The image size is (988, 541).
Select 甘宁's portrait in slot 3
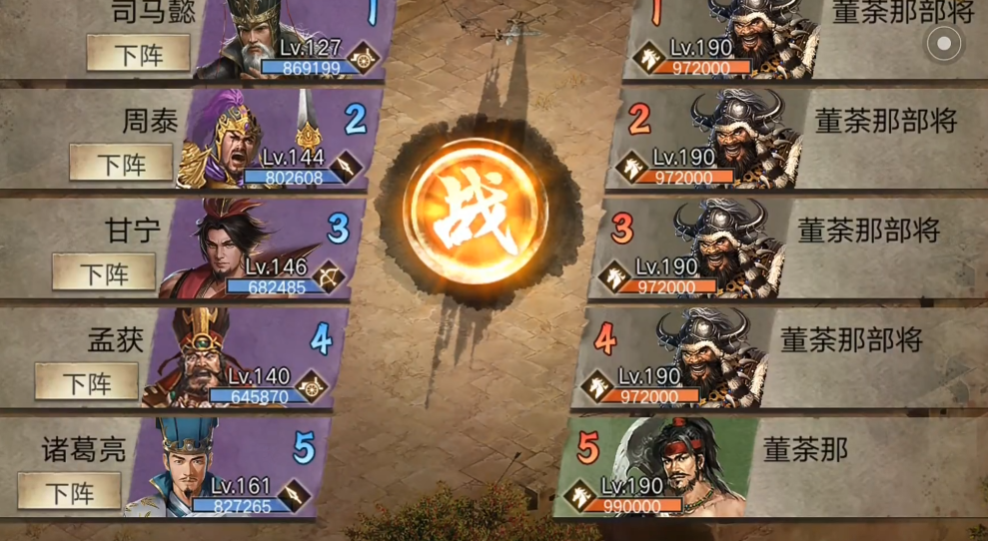(206, 250)
